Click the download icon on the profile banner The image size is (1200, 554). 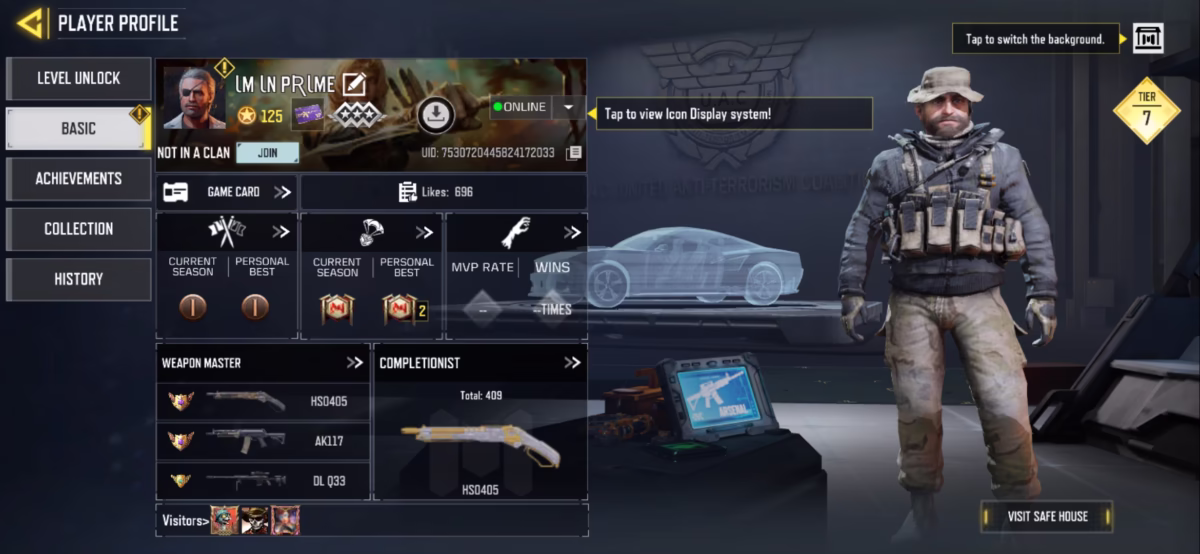pyautogui.click(x=434, y=116)
